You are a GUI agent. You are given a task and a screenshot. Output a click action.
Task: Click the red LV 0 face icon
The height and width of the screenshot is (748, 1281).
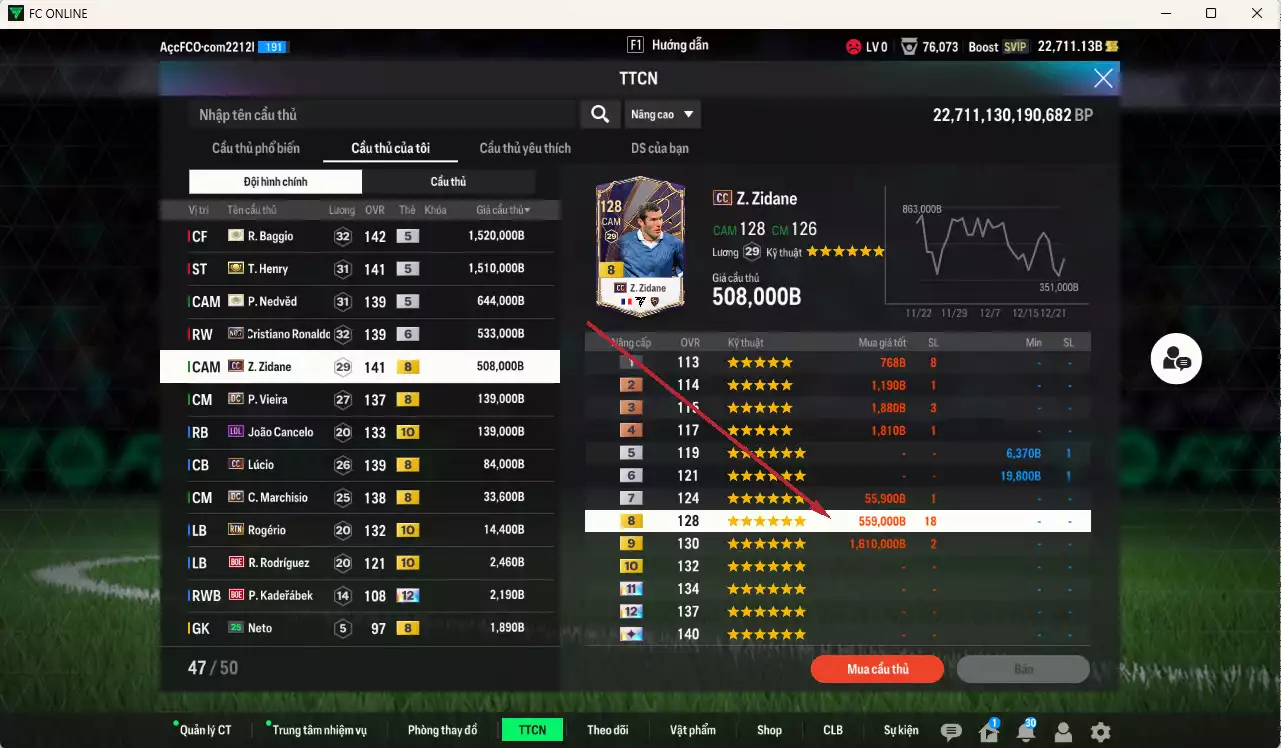click(853, 45)
